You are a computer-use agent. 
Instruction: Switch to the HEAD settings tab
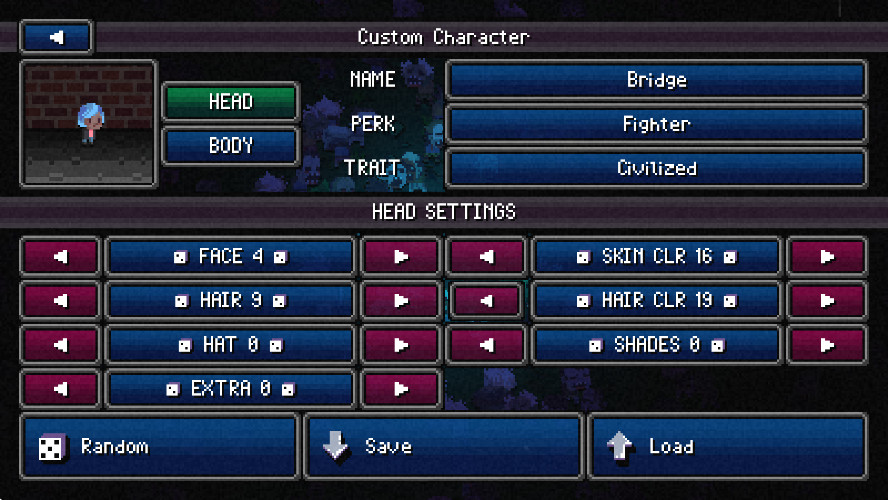tap(230, 102)
